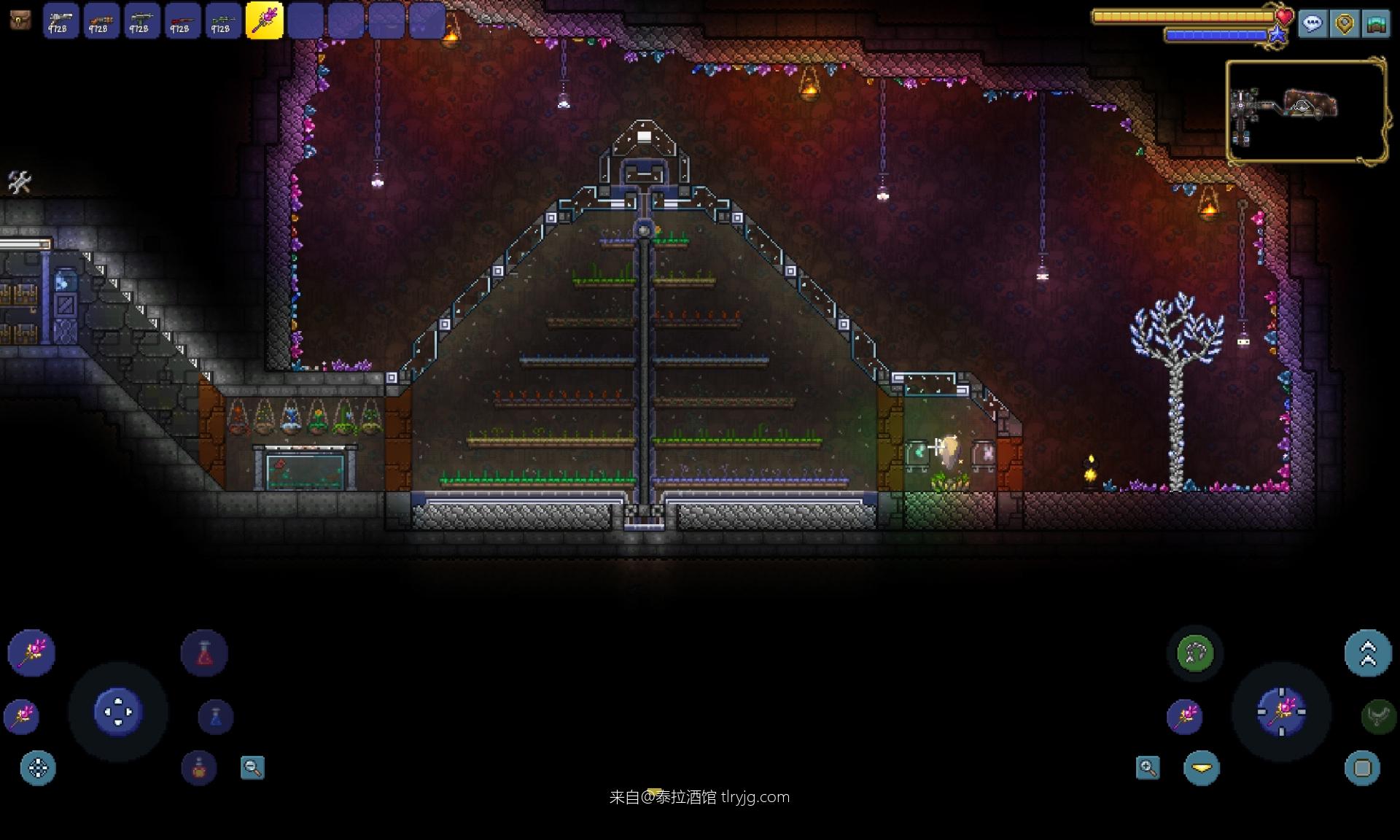Use the blue mana potion quick button
The image size is (1400, 840).
click(x=215, y=717)
